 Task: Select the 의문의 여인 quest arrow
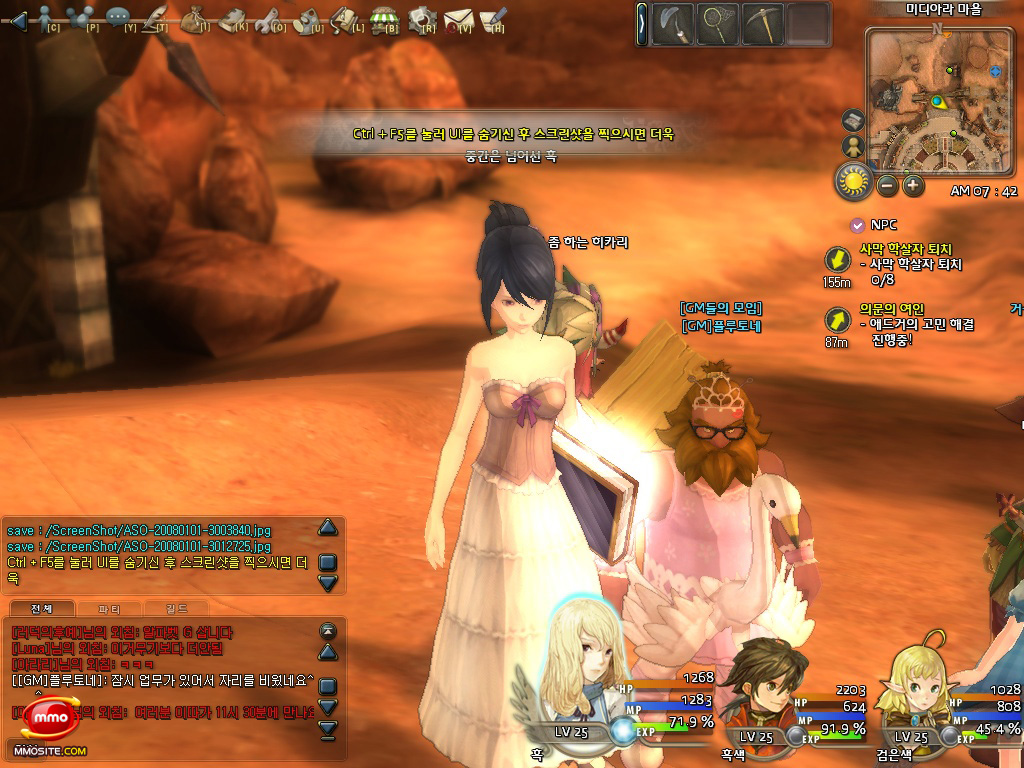(836, 320)
